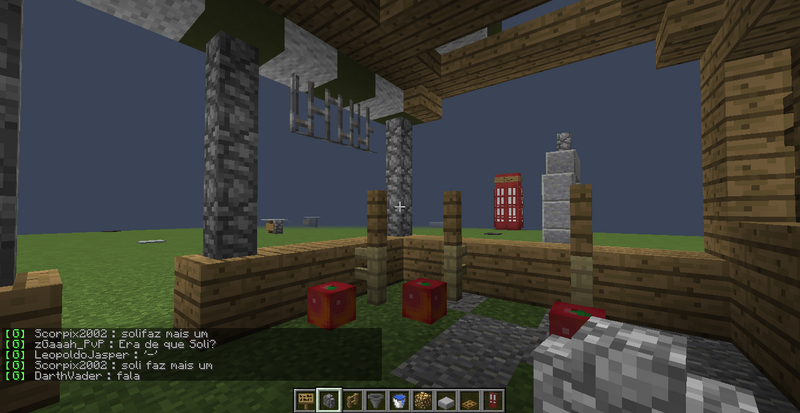Choose the wooden fence hotbar slot
Screen dimensions: 800x413
pyautogui.click(x=352, y=400)
